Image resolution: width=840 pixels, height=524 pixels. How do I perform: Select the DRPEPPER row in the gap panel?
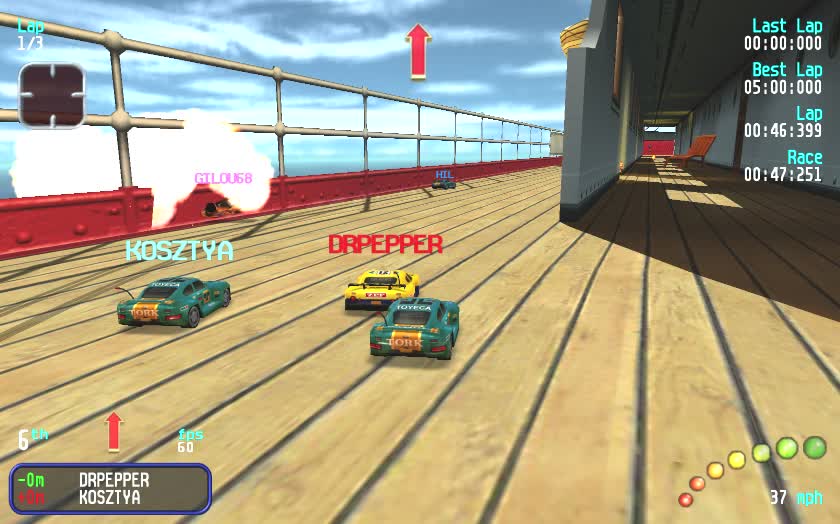pos(110,480)
